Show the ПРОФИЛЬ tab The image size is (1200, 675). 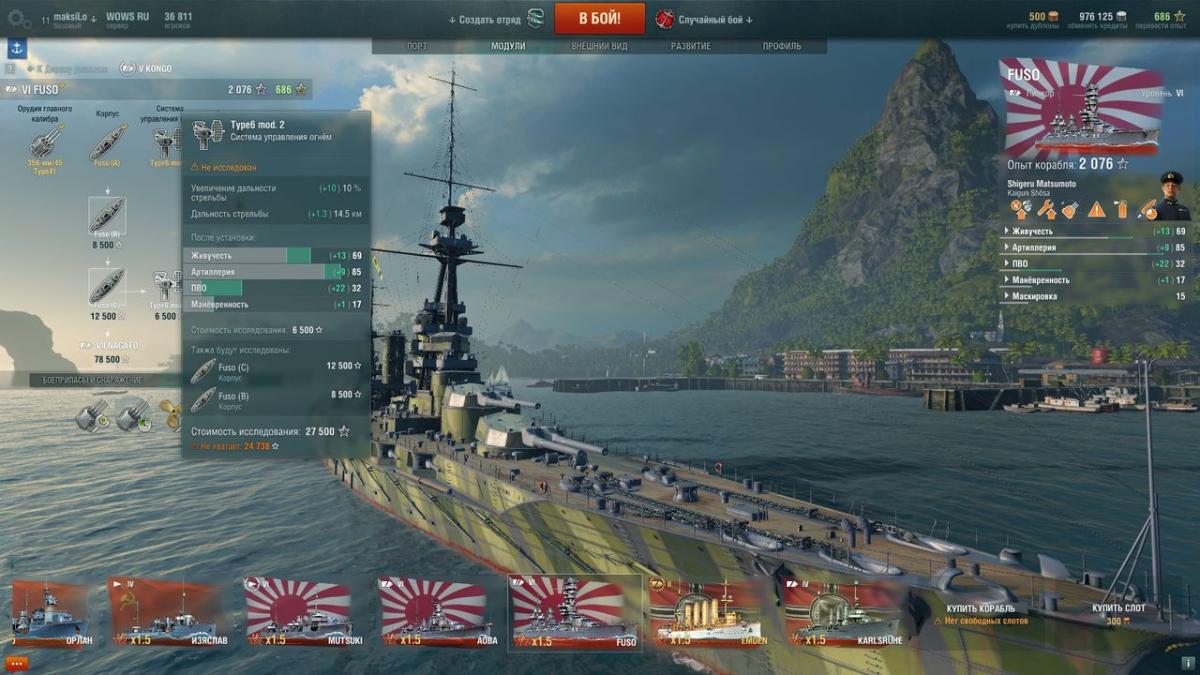pyautogui.click(x=781, y=46)
